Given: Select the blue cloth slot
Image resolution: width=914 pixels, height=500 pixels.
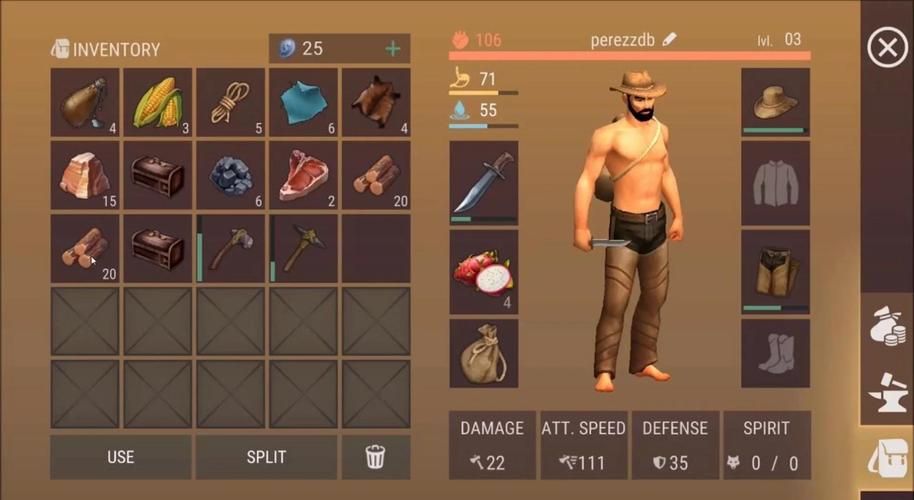Looking at the screenshot, I should (303, 102).
